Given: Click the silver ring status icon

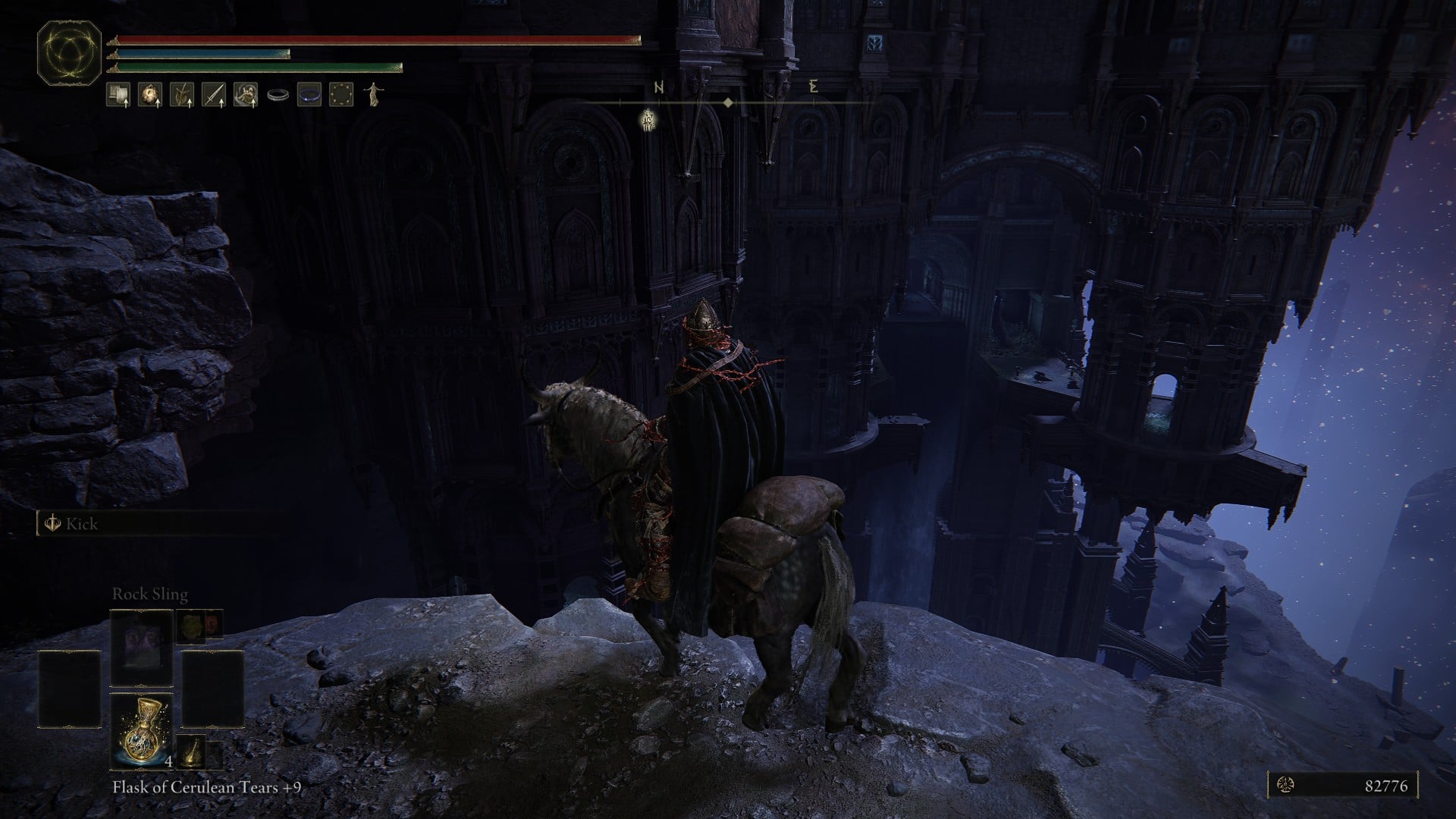Looking at the screenshot, I should [x=278, y=96].
